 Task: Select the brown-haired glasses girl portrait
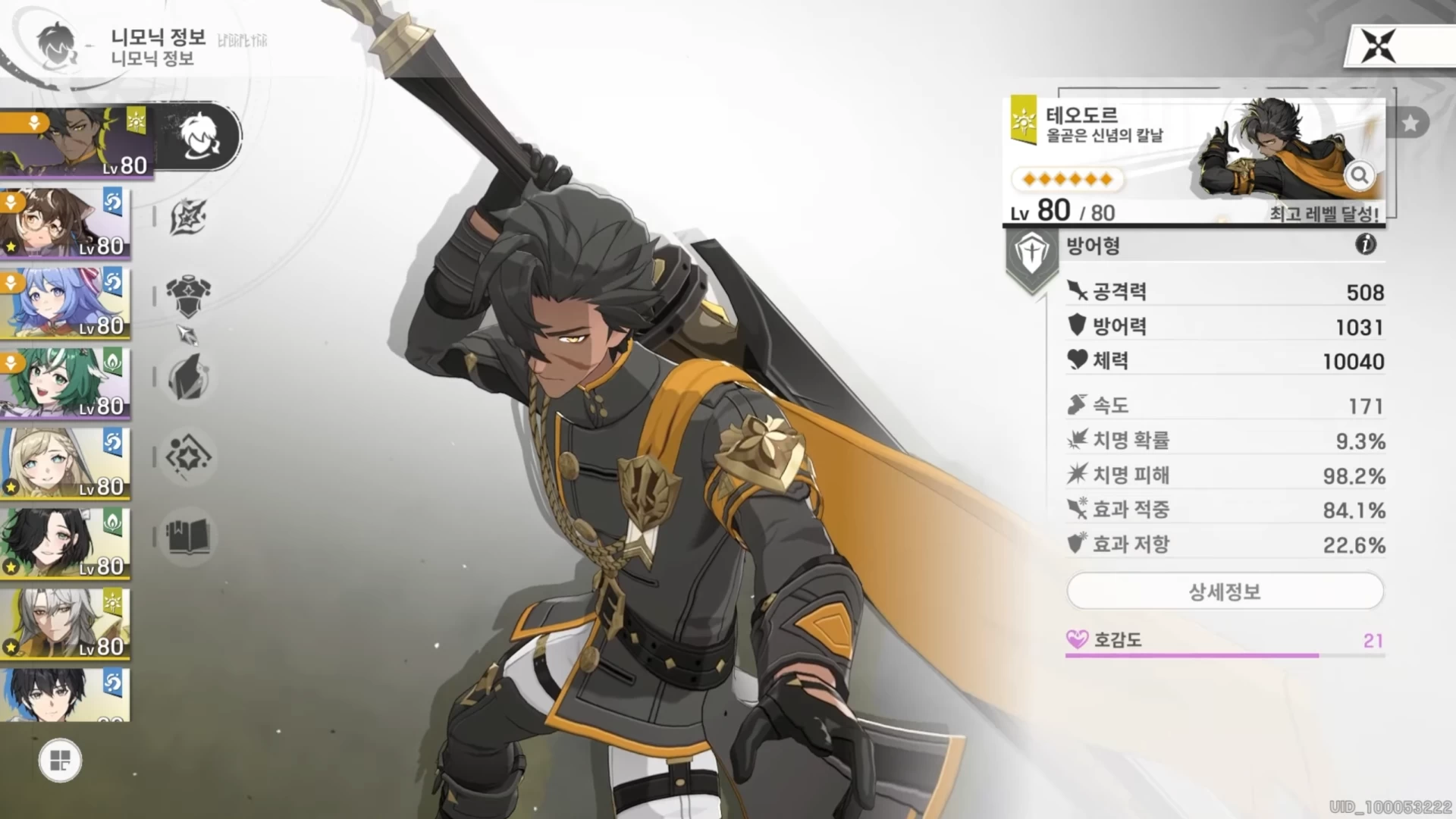pyautogui.click(x=65, y=224)
